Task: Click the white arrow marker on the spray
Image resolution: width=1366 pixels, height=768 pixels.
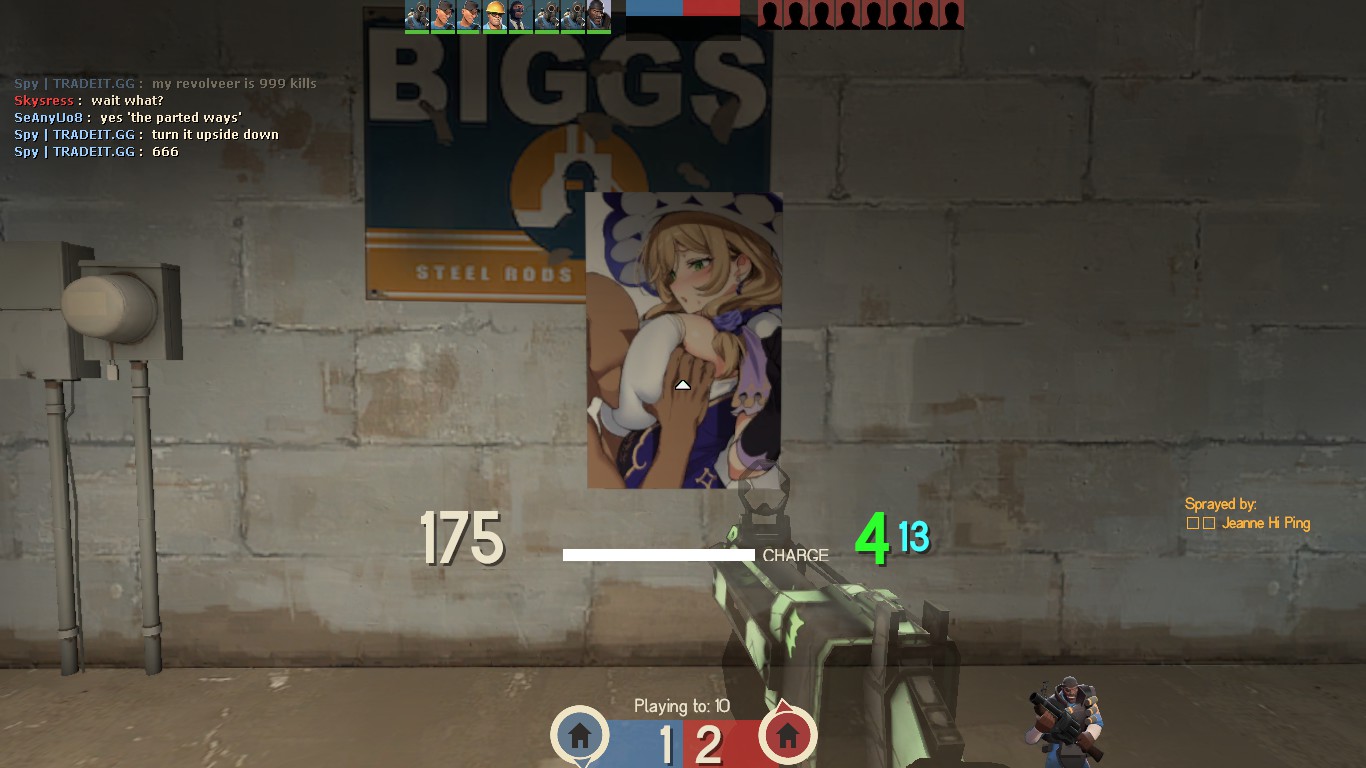Action: [683, 383]
